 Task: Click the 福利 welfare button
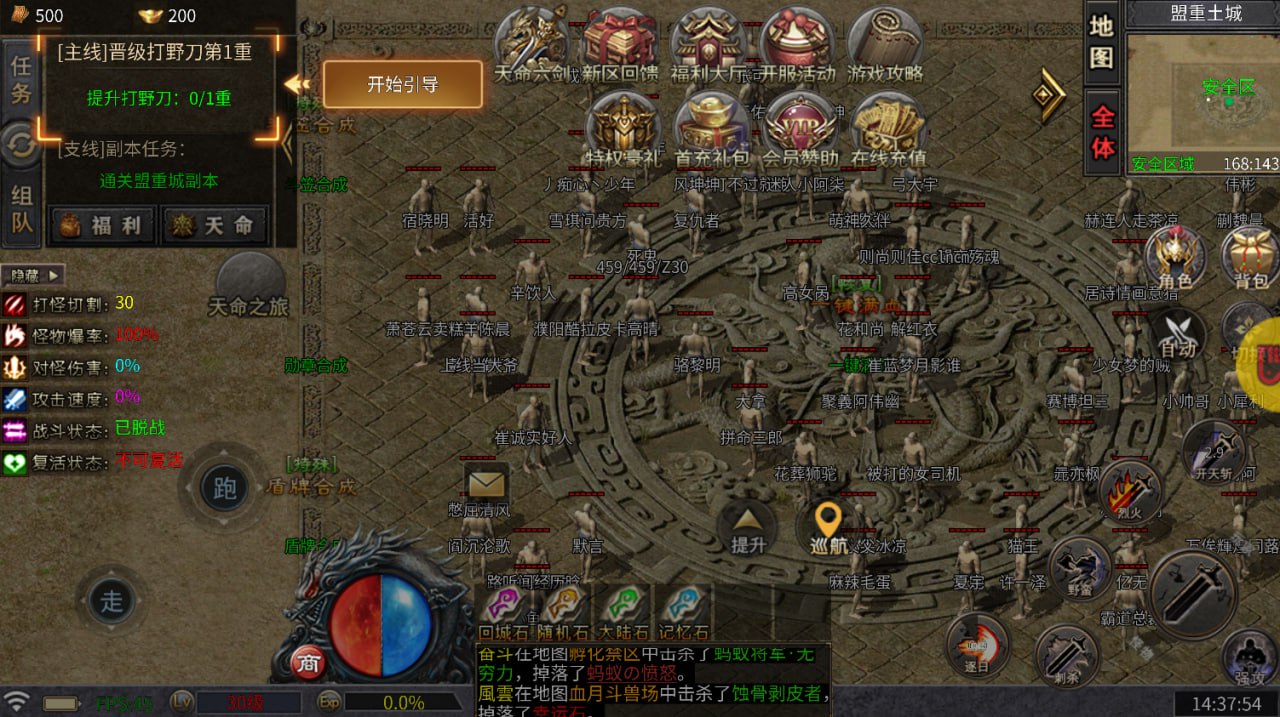(x=103, y=225)
